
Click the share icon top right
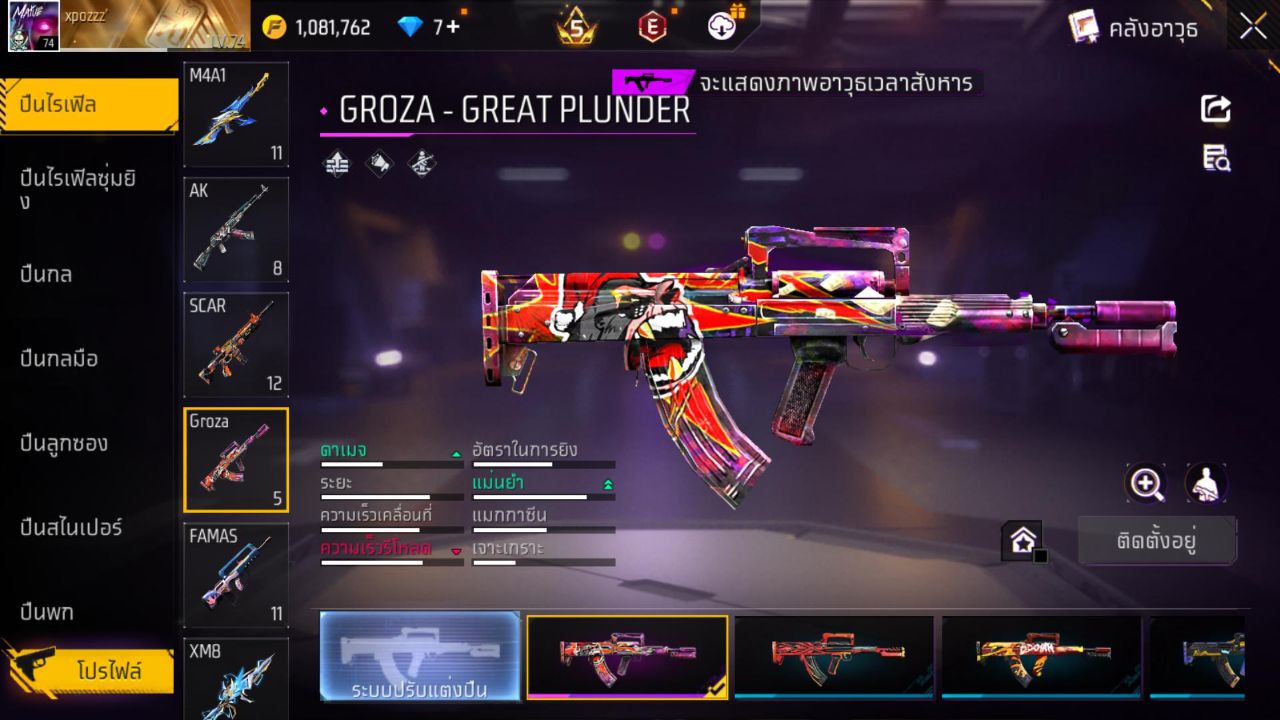[1214, 110]
